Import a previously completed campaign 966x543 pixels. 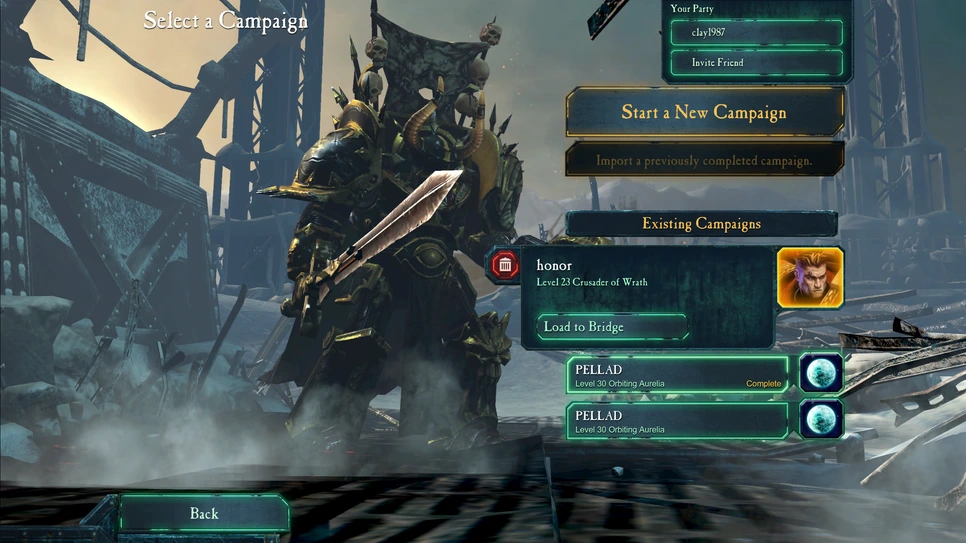click(x=704, y=160)
